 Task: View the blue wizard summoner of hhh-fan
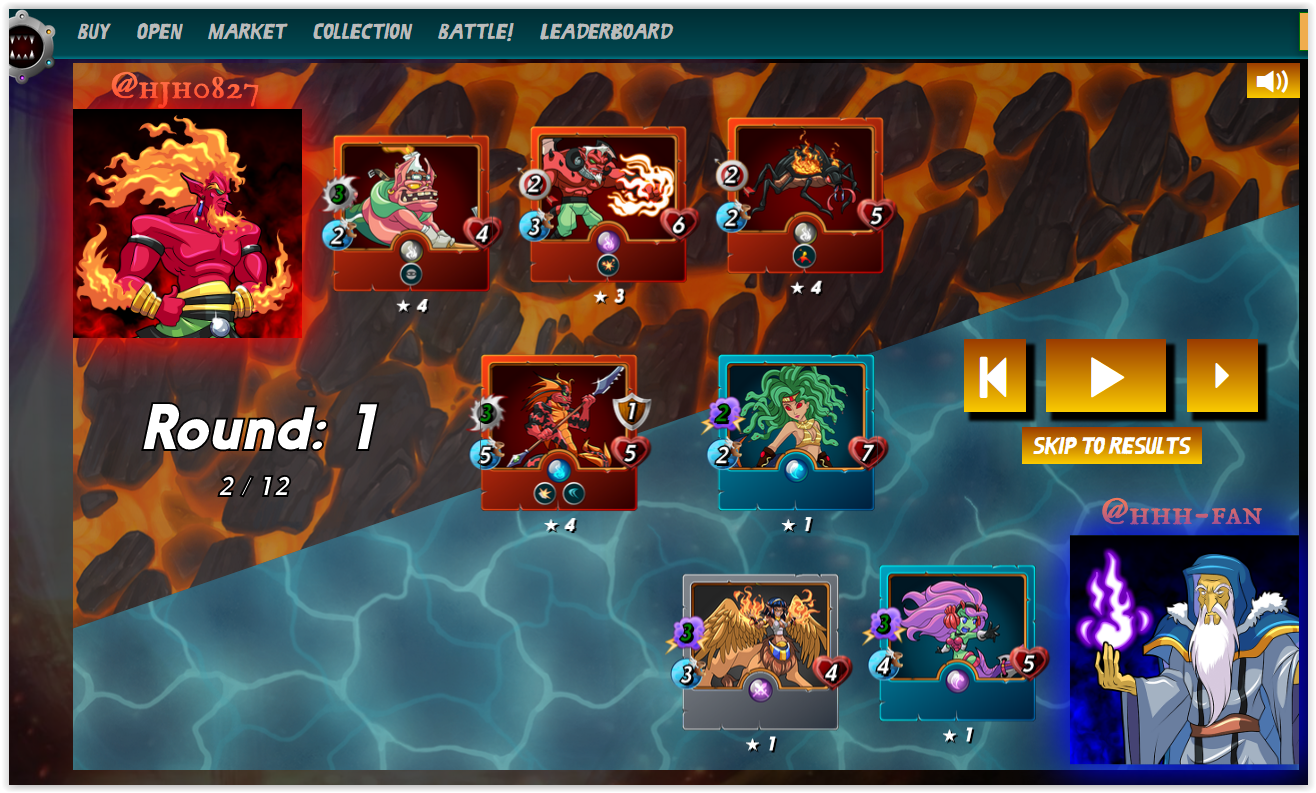tap(1184, 650)
